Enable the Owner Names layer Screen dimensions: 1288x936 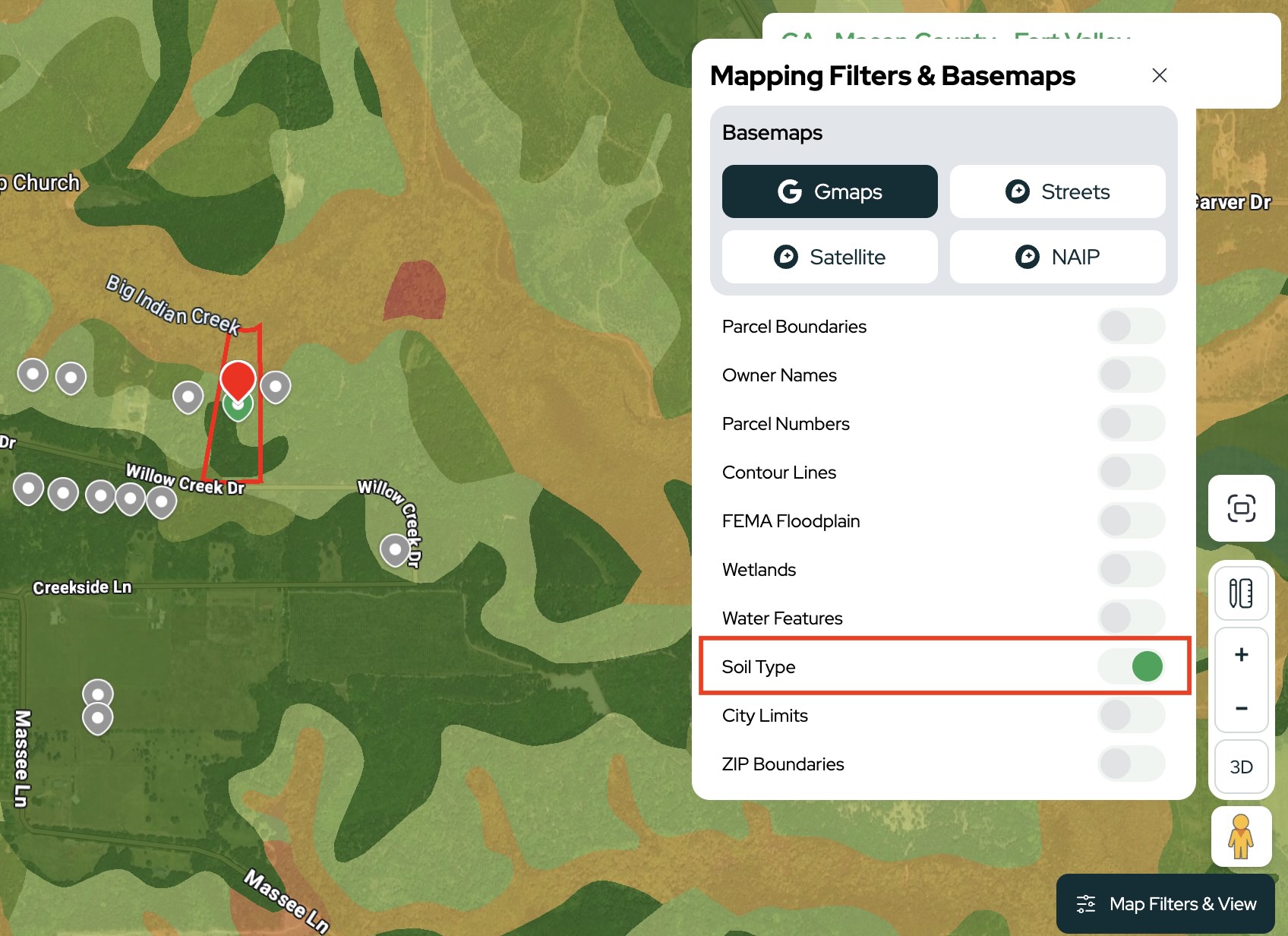point(1130,375)
